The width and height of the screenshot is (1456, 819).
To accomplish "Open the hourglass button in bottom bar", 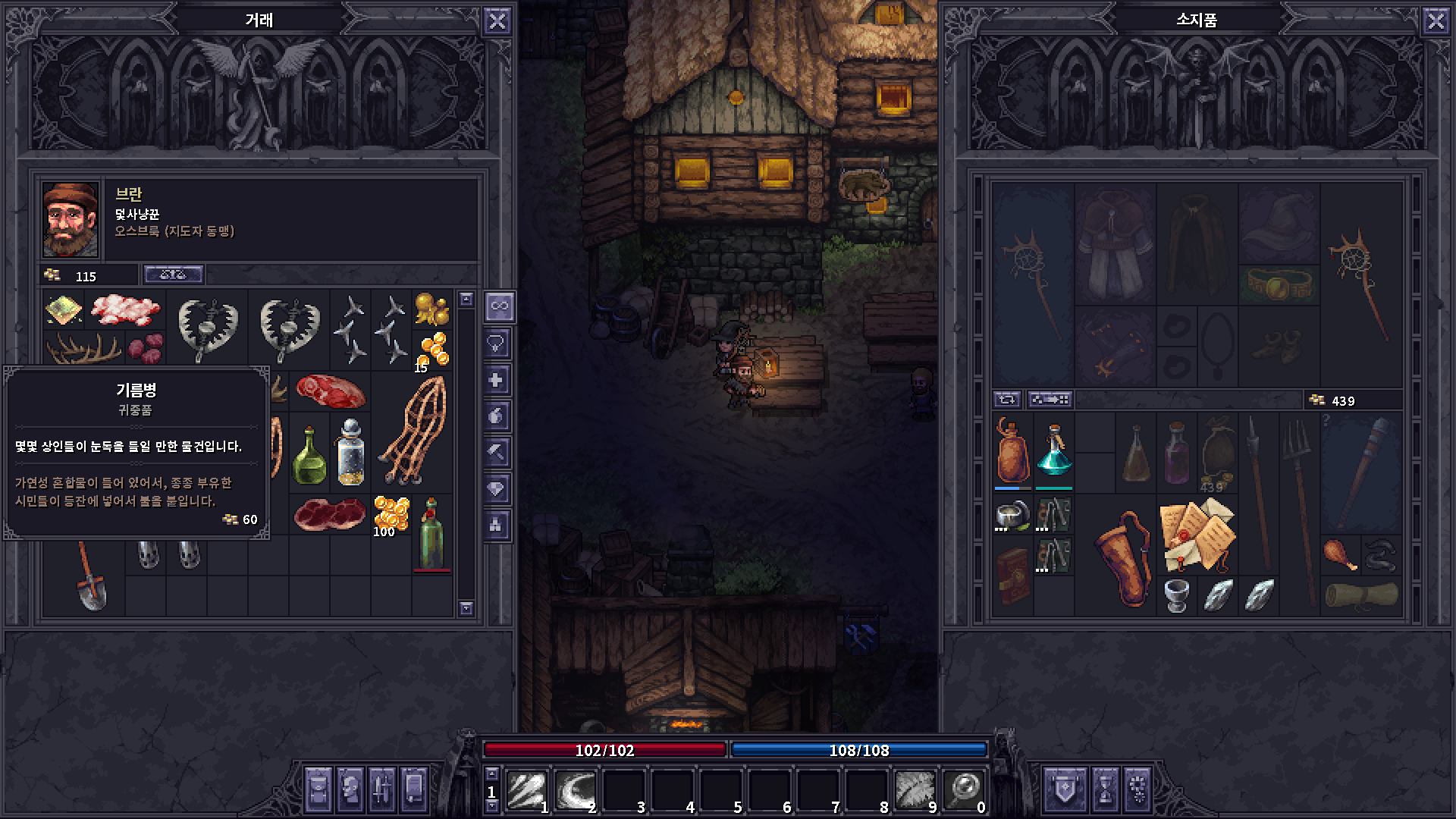I will (x=1105, y=789).
